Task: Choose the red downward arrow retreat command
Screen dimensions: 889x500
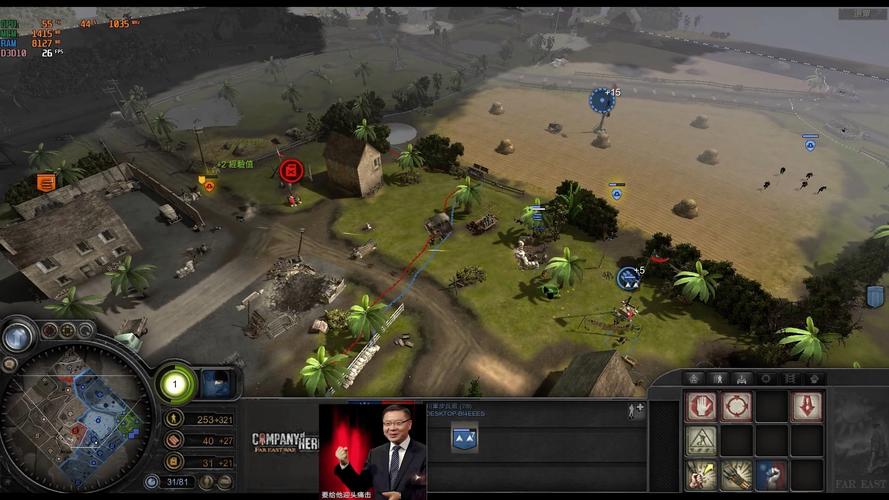Action: 806,406
